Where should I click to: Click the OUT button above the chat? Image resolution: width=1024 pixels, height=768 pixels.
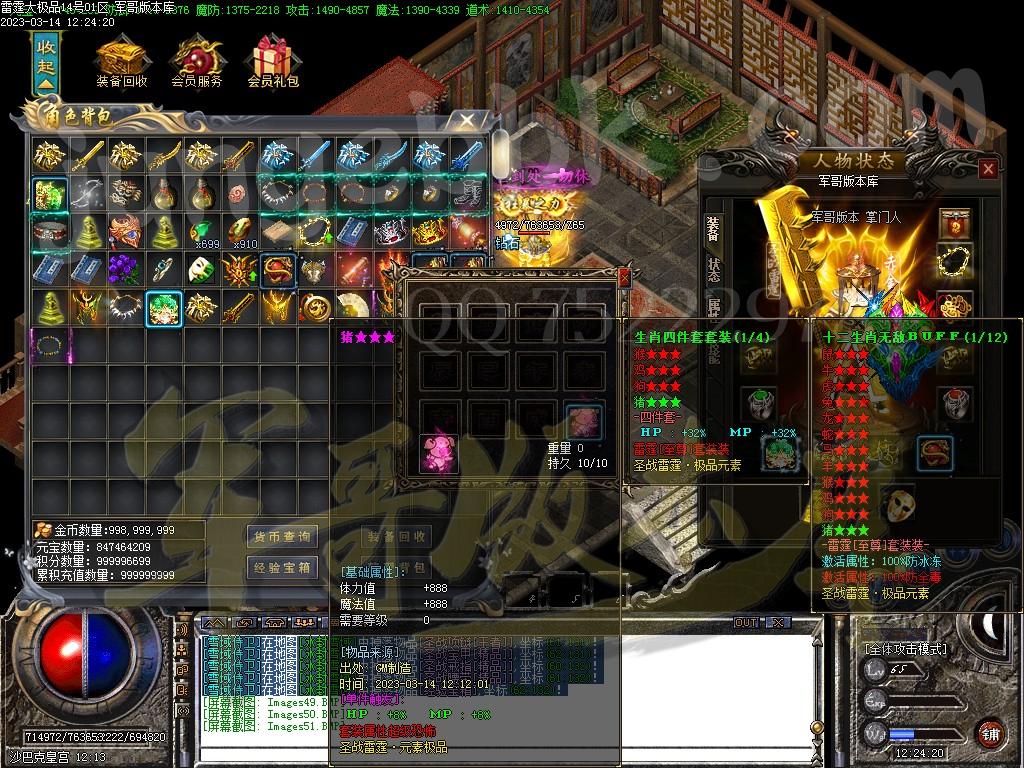pos(747,623)
